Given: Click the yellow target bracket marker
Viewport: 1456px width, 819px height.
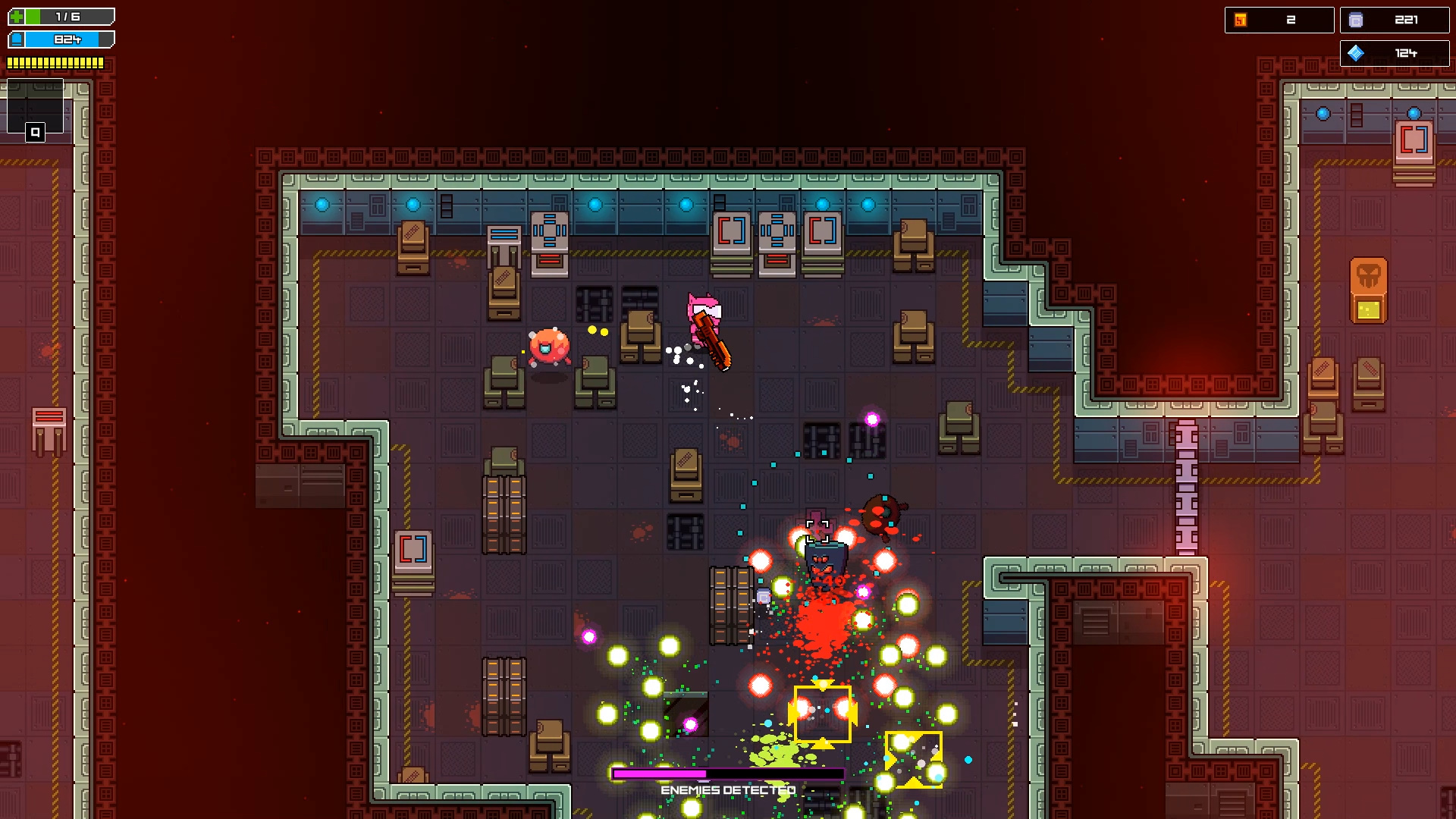Looking at the screenshot, I should tap(822, 714).
